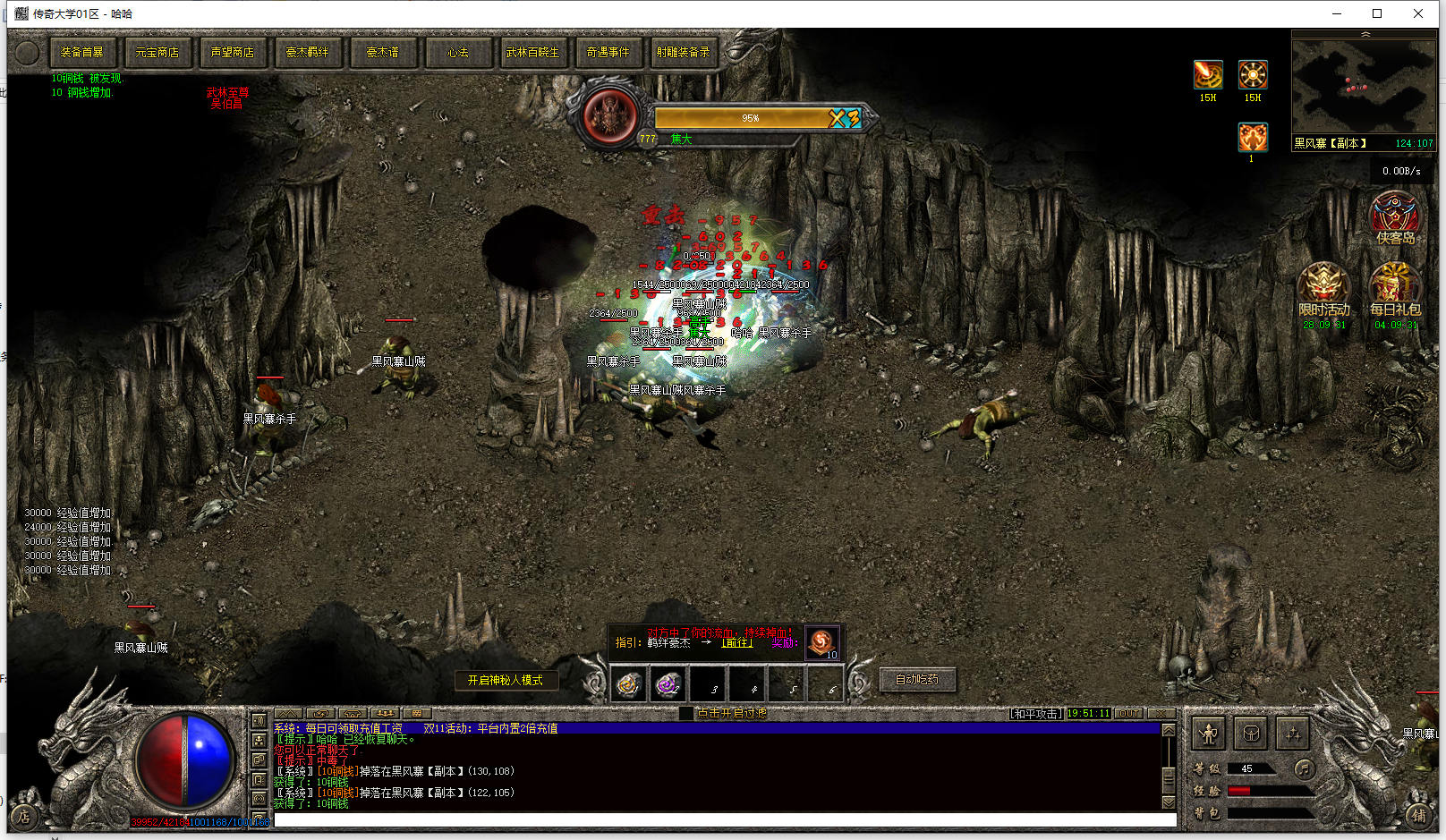Use the purple swirl stone in slot 2
The width and height of the screenshot is (1446, 840).
(668, 685)
